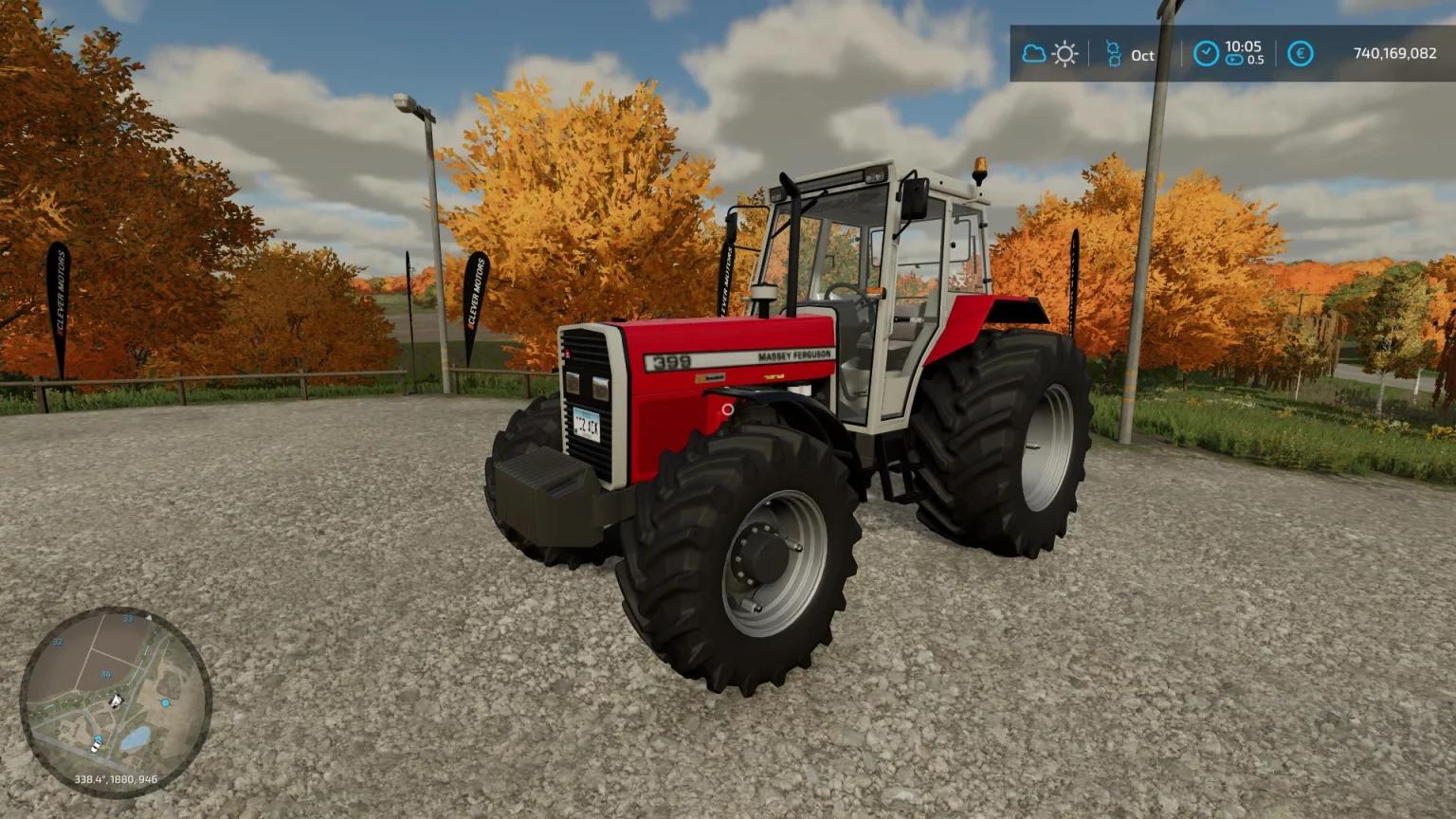The height and width of the screenshot is (819, 1456).
Task: Click the weather forecast cloud and sun icon
Action: (x=1049, y=54)
